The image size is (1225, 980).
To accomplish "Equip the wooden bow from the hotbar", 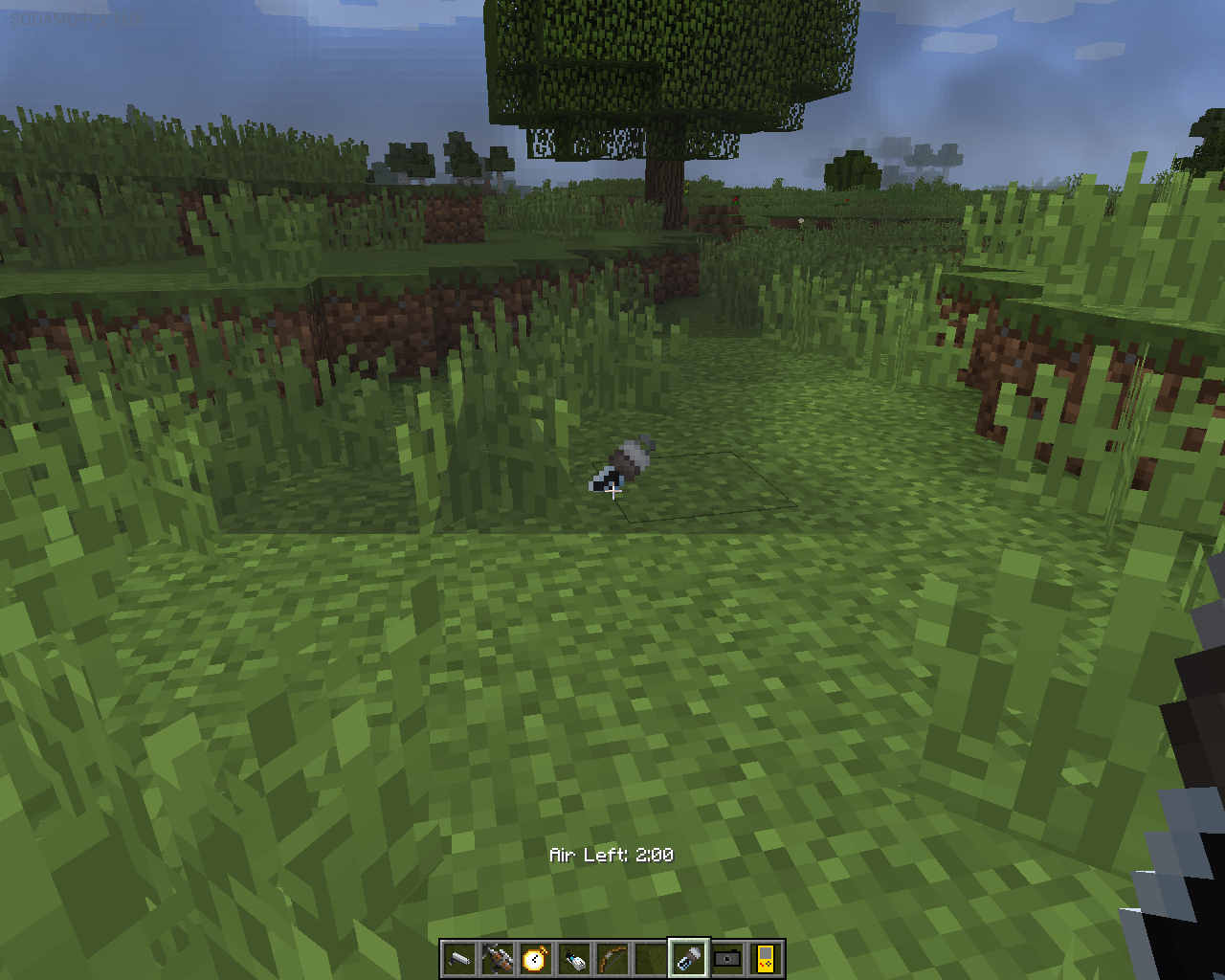I will coord(612,958).
